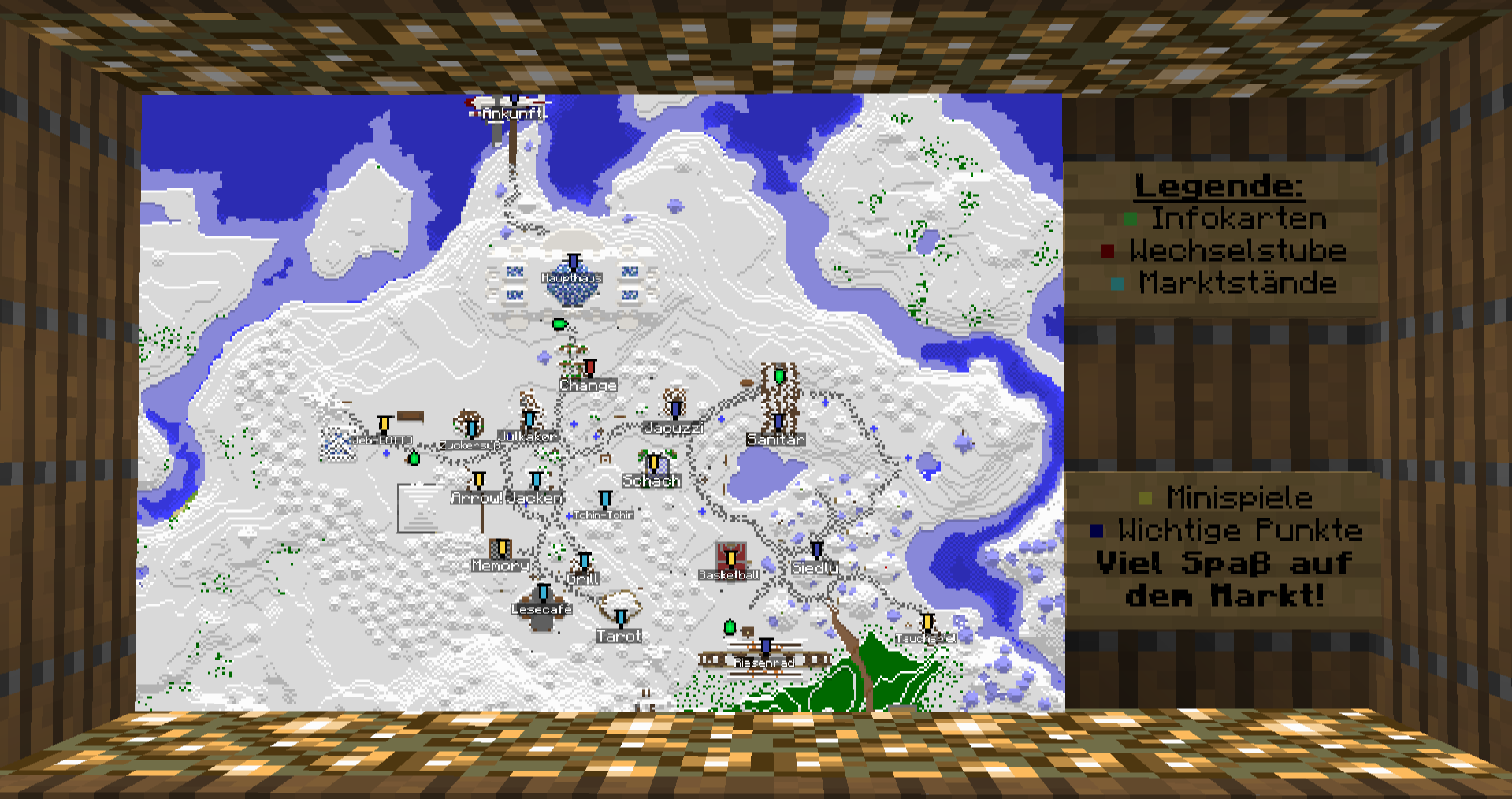This screenshot has height=799, width=1512.
Task: Pick the Tarot marker on the map
Action: click(x=621, y=619)
